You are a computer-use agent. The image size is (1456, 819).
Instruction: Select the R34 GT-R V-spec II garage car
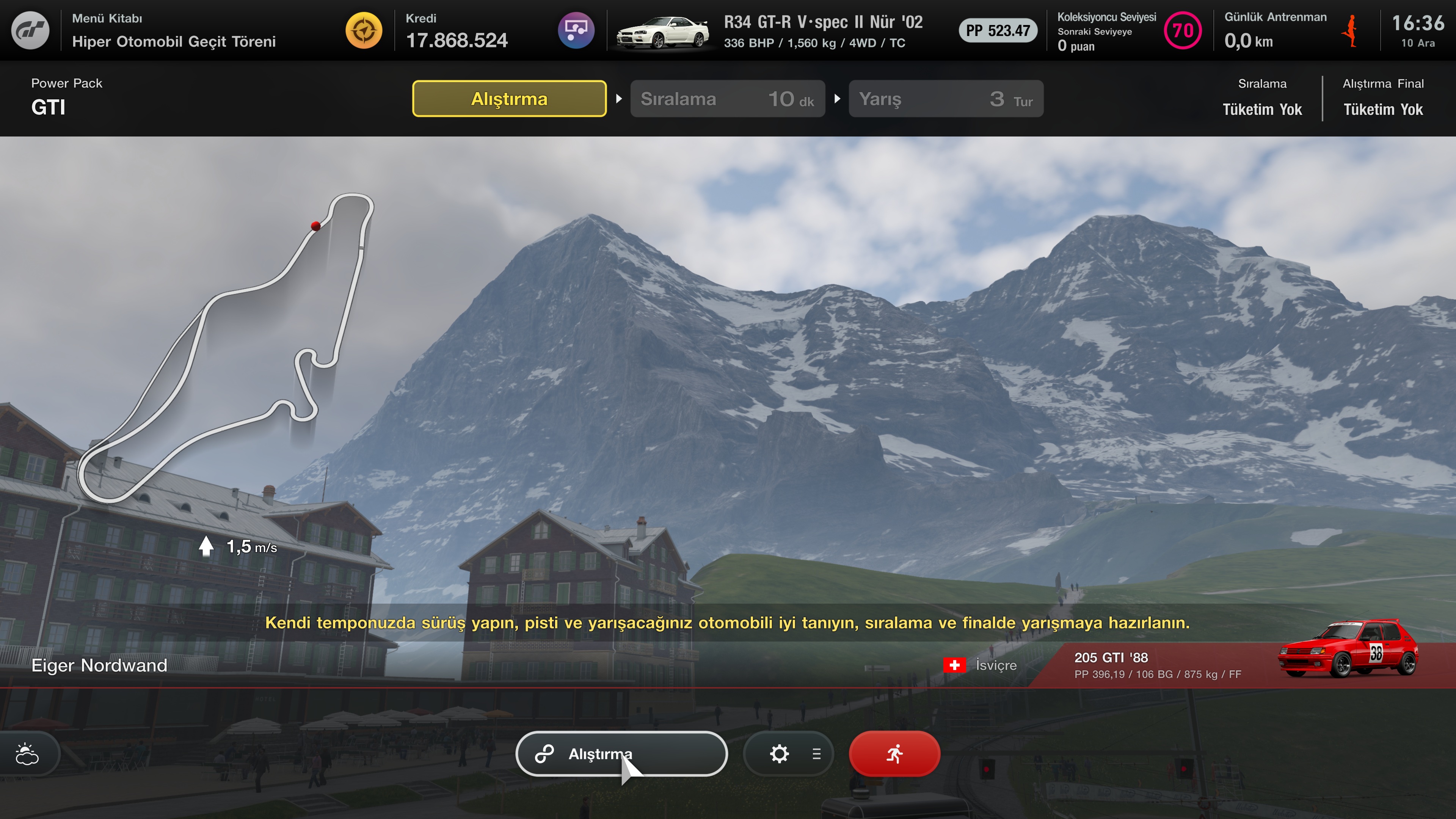point(769,30)
